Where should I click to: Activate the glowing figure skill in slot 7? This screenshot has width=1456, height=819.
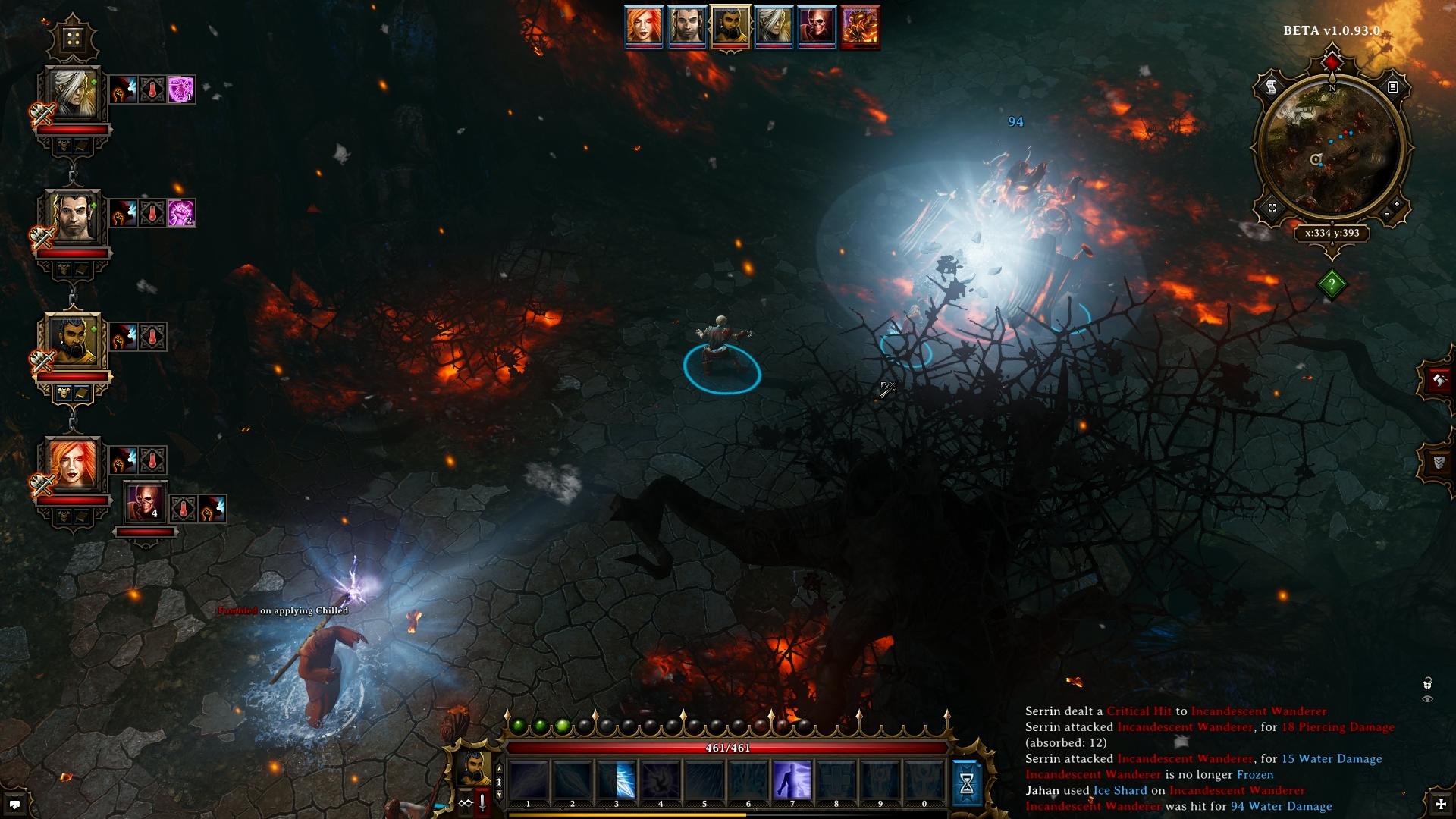[x=792, y=780]
